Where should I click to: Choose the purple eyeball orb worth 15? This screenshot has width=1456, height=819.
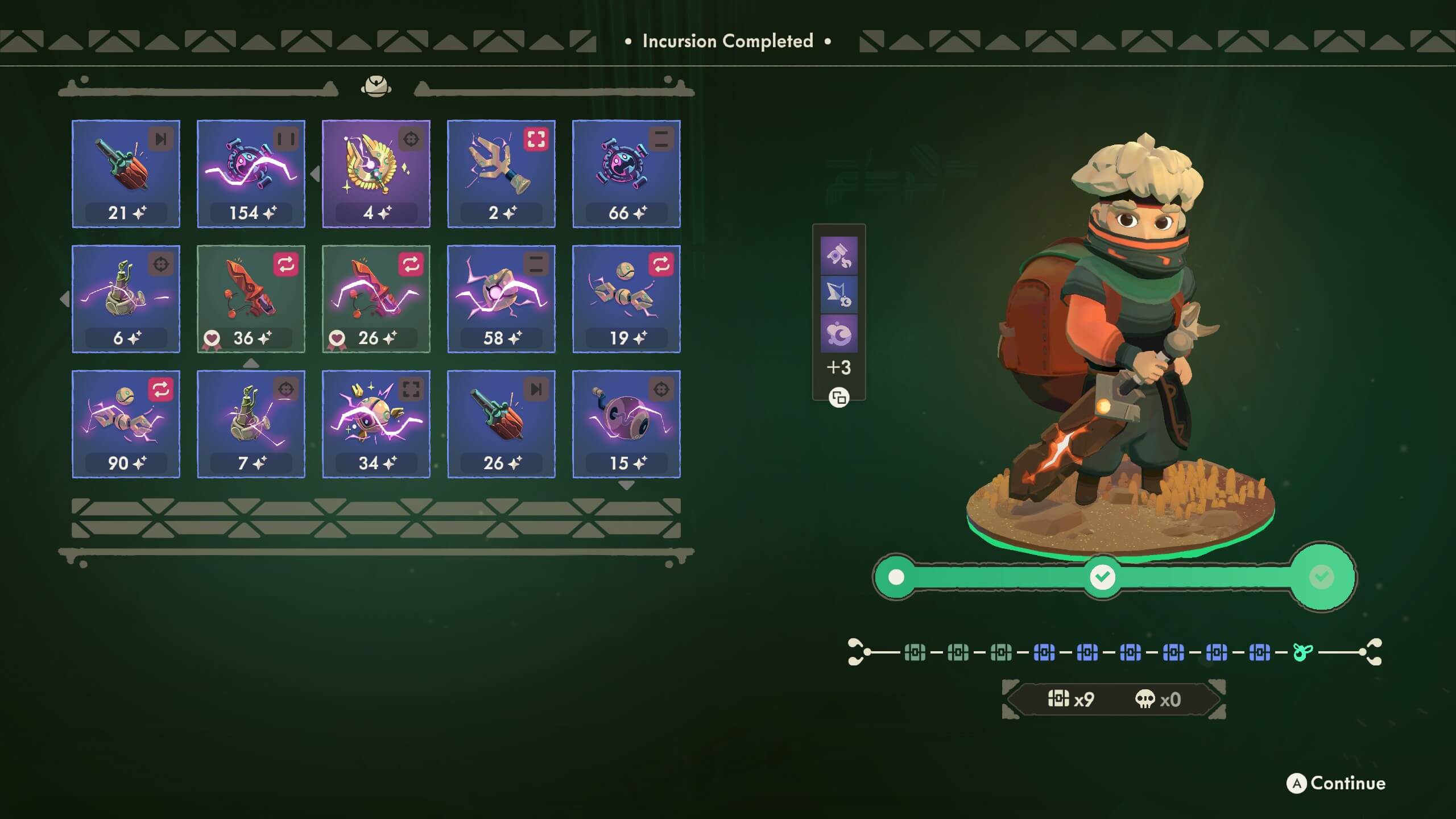(626, 424)
